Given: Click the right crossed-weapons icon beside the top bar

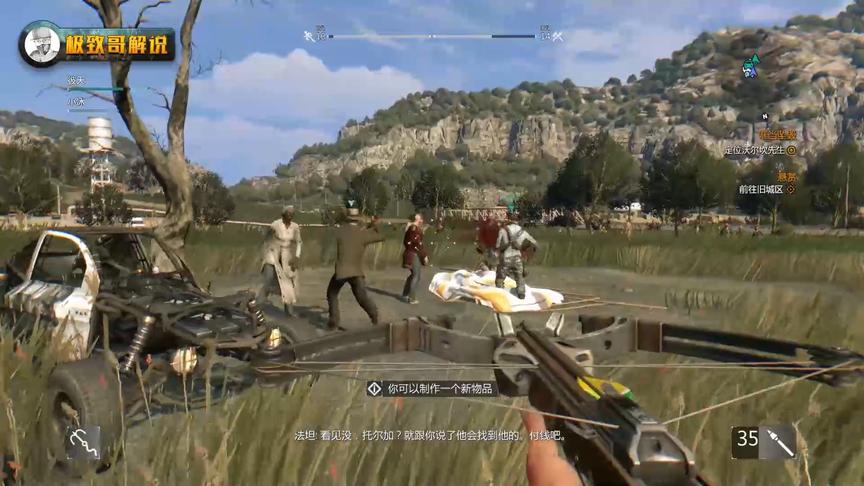Looking at the screenshot, I should (557, 37).
